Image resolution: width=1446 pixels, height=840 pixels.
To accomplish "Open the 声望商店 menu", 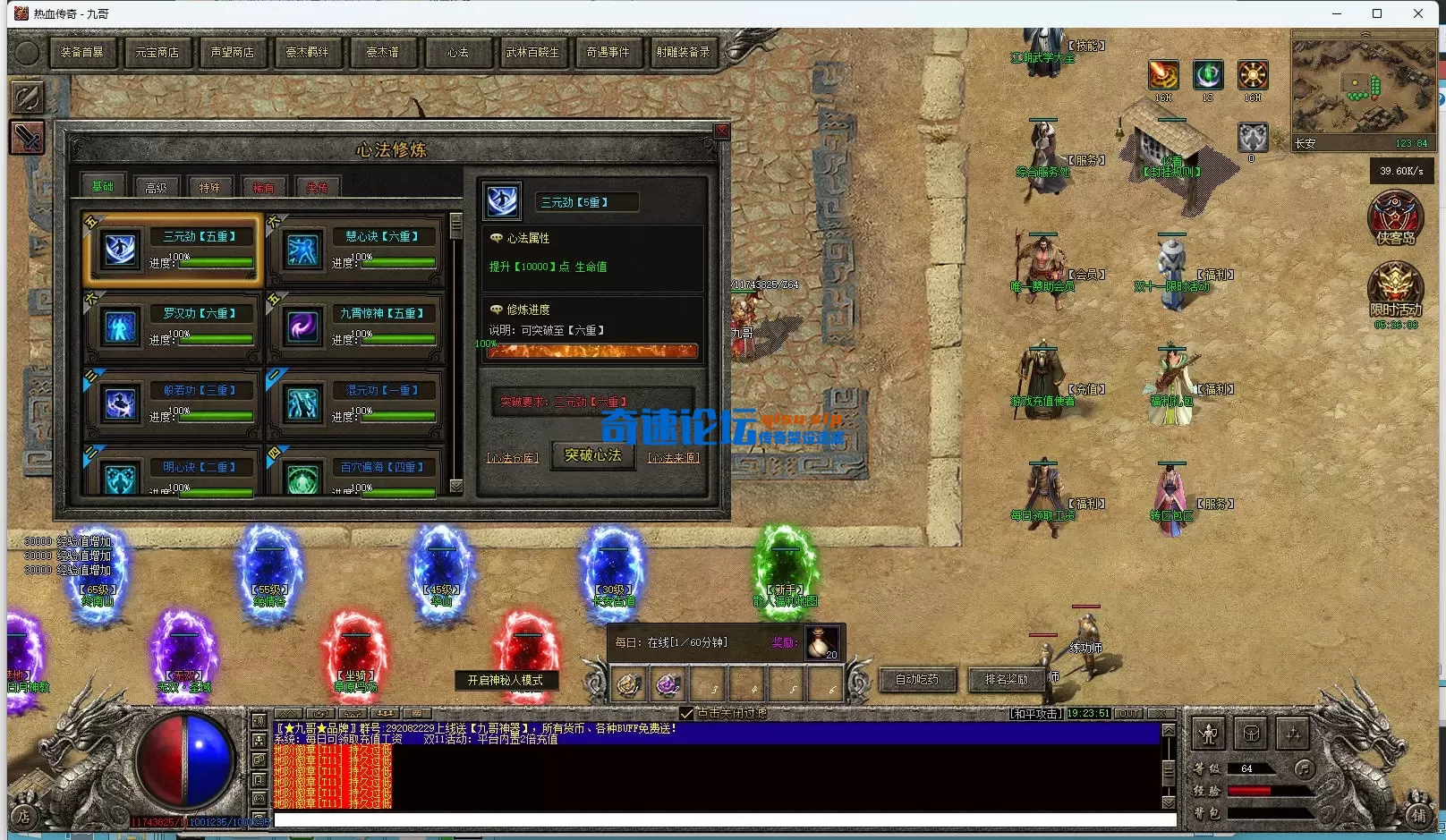I will [x=233, y=53].
